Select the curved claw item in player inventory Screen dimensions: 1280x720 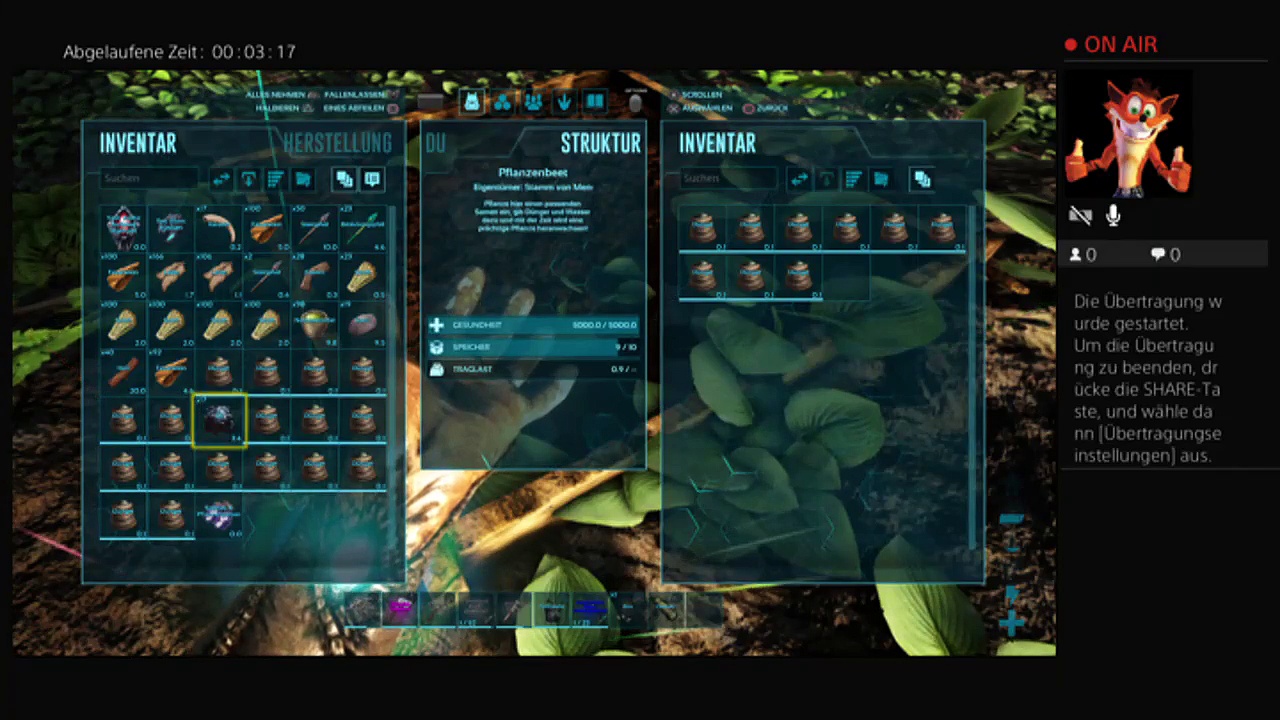pos(219,228)
